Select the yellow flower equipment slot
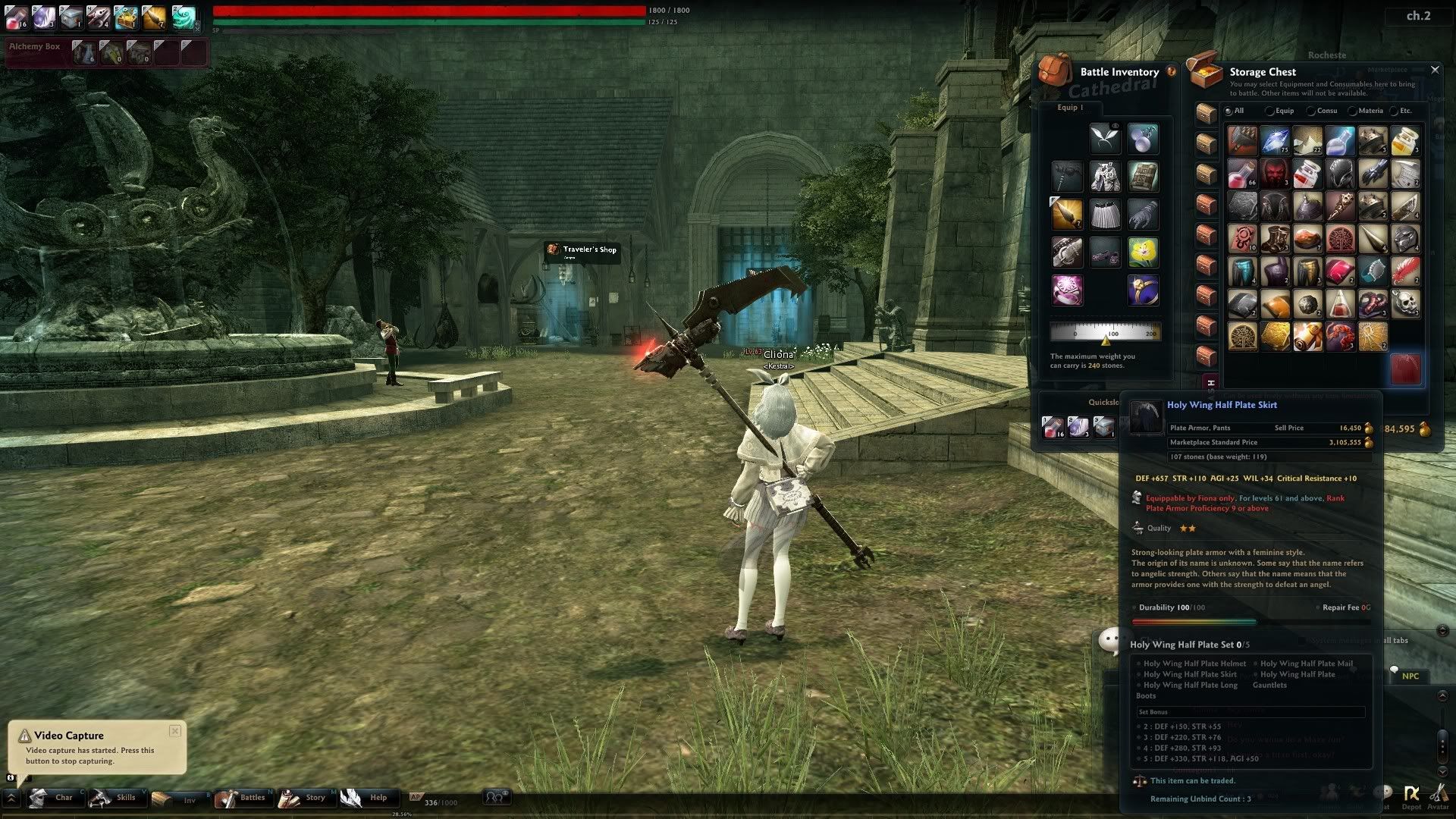Image resolution: width=1456 pixels, height=819 pixels. point(1142,251)
